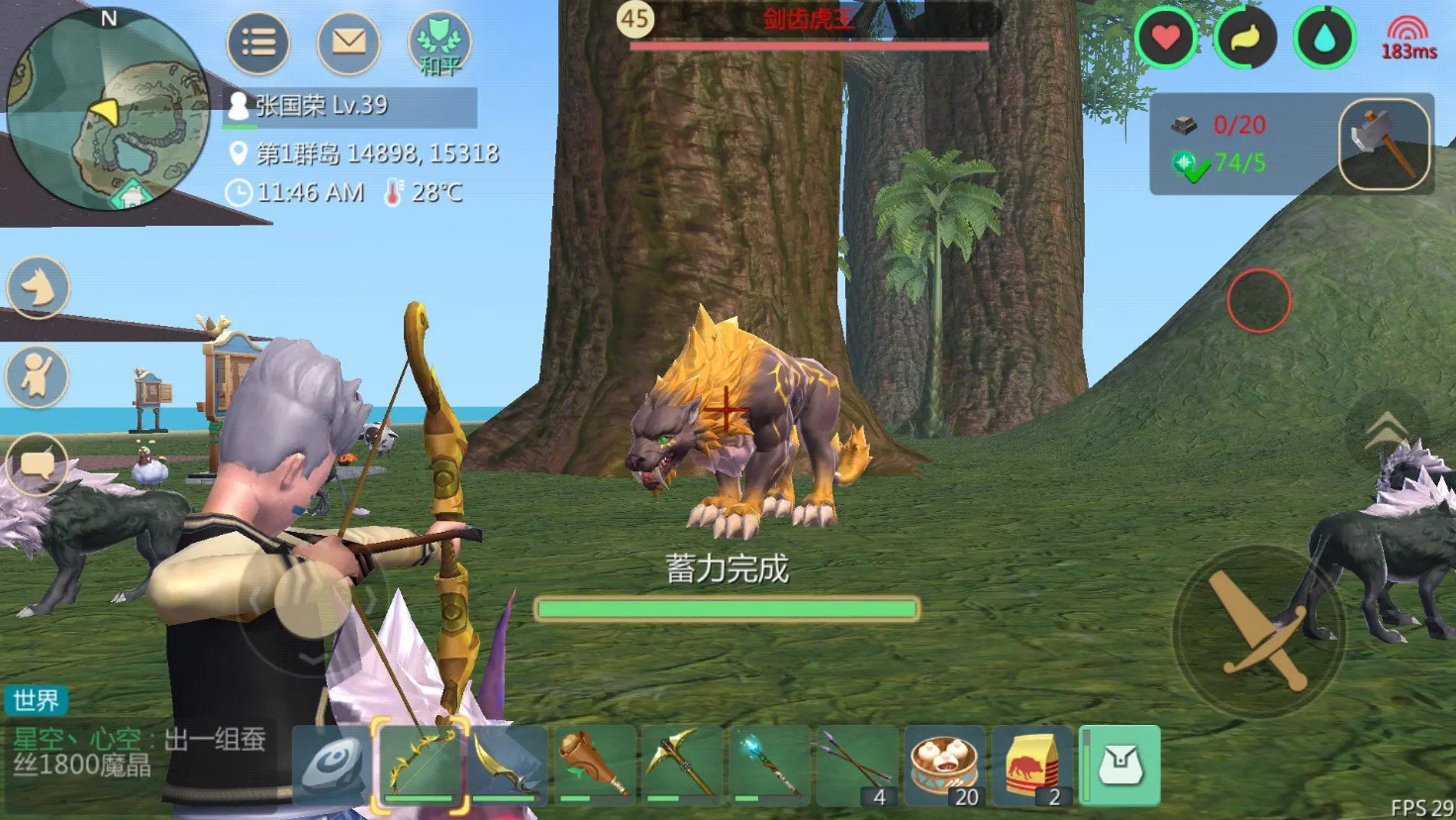Select the stone disc hotbar slot
This screenshot has width=1456, height=820.
pos(332,765)
